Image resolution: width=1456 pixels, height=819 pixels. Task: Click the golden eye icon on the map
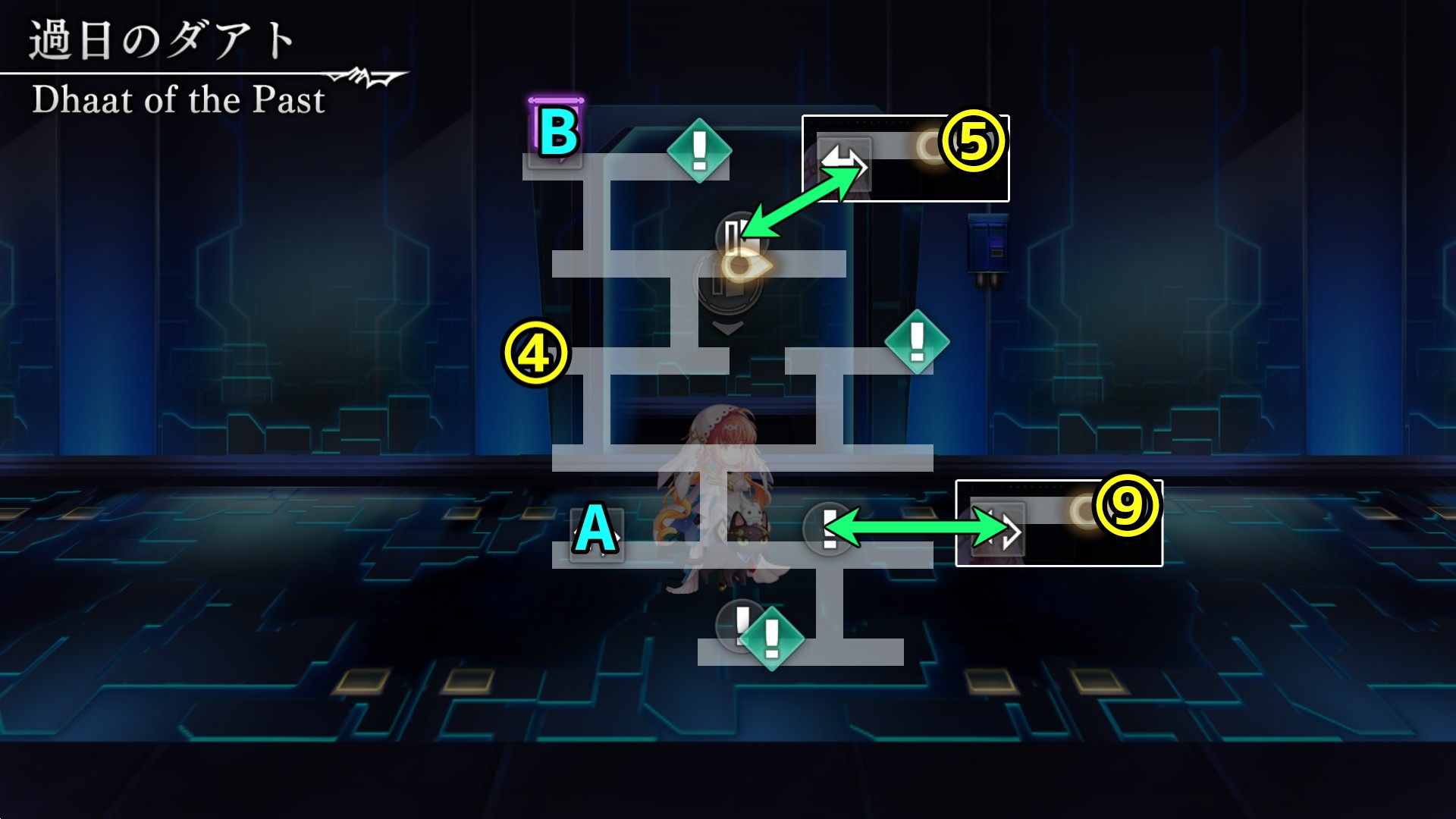pyautogui.click(x=745, y=265)
